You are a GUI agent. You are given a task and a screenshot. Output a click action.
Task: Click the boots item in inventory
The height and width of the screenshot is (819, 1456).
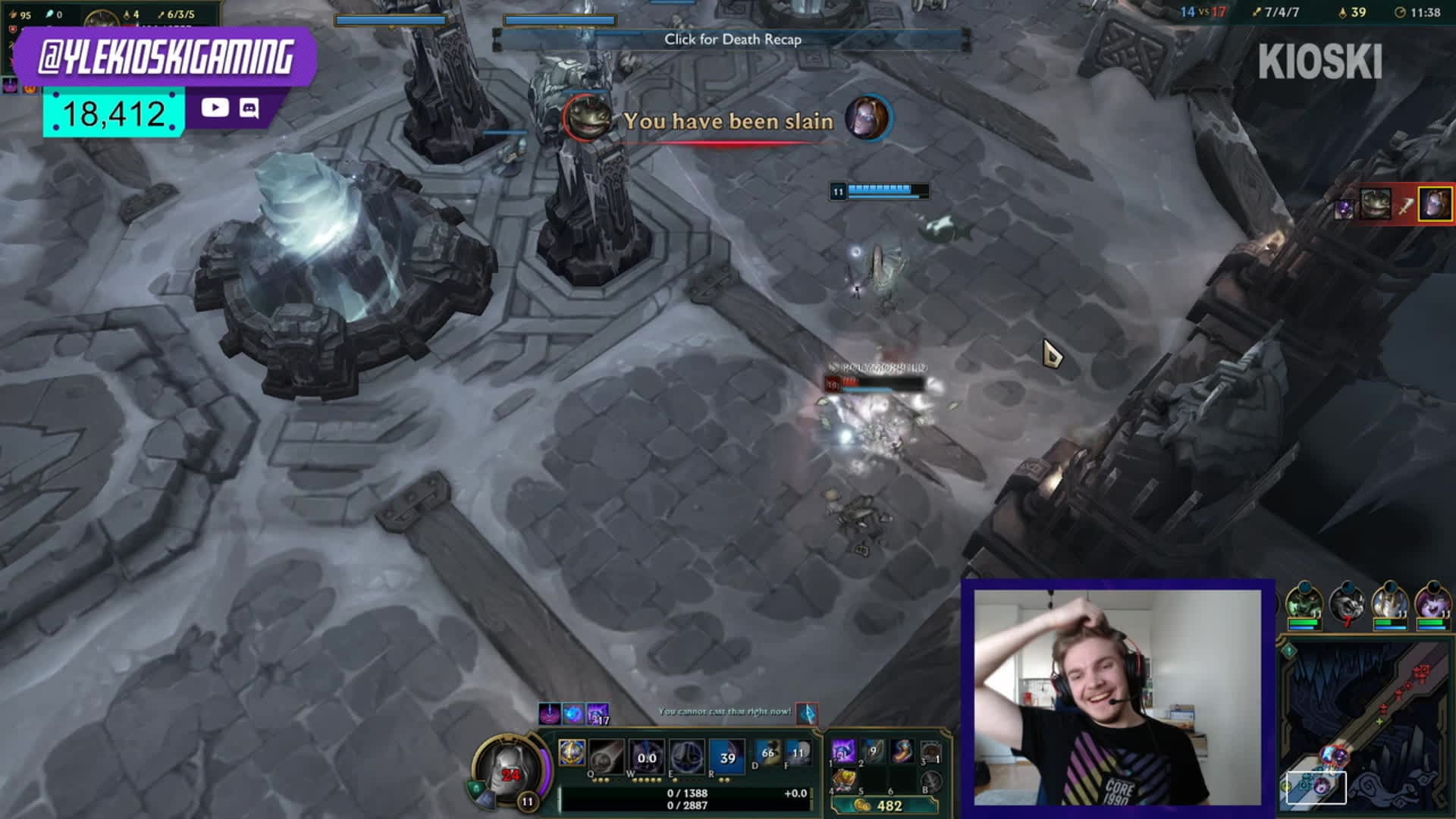click(902, 752)
